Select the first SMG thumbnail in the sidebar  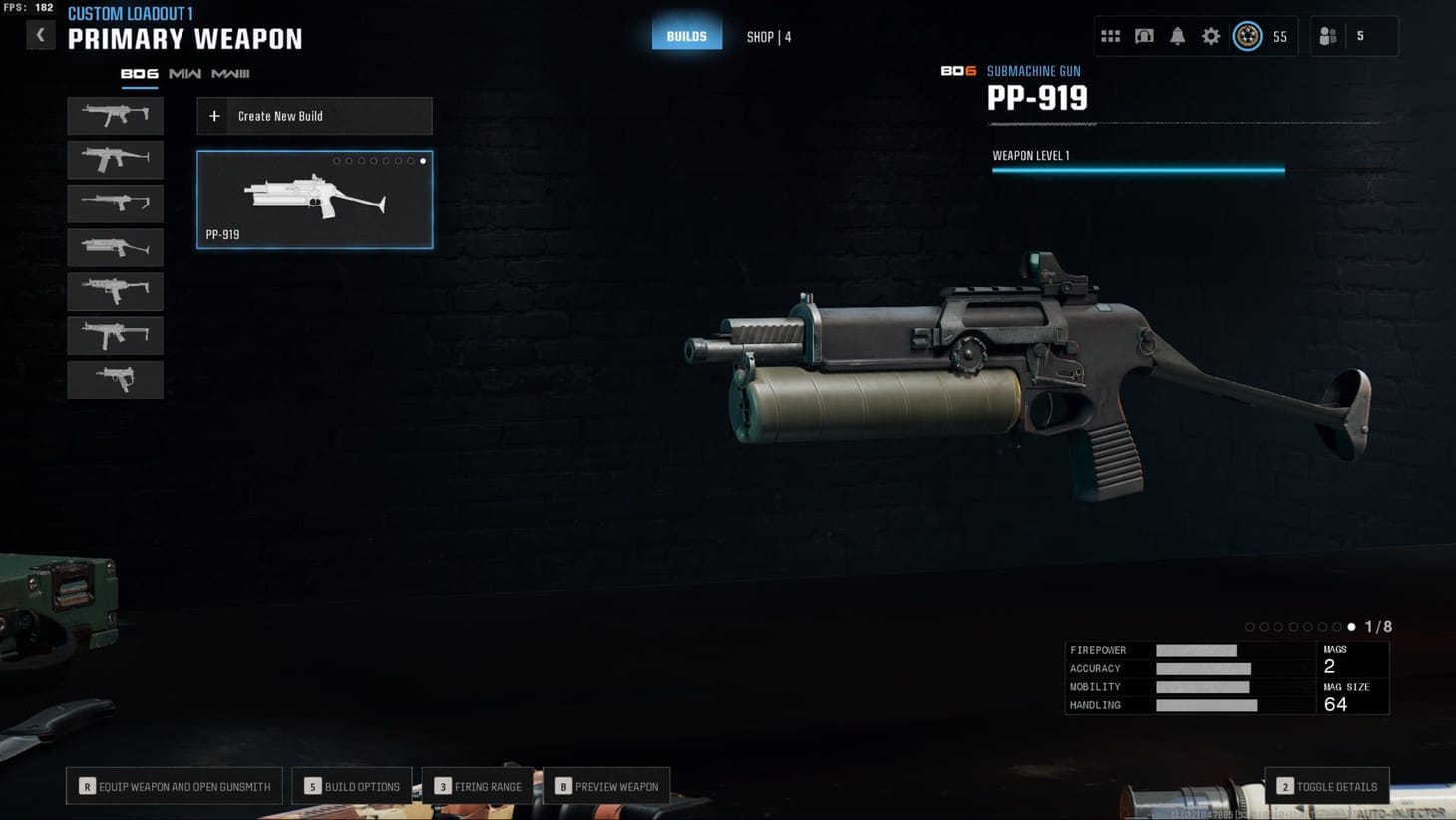pyautogui.click(x=115, y=116)
